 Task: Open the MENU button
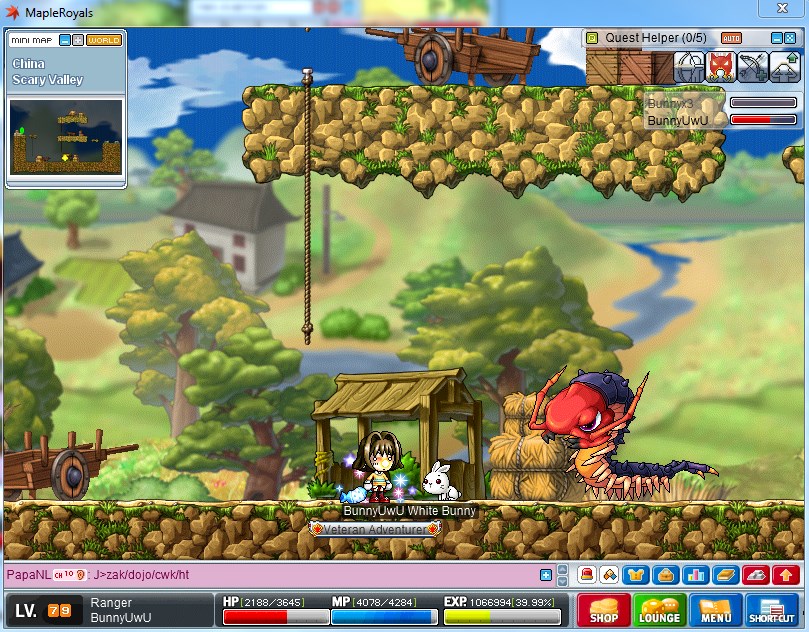[x=715, y=610]
